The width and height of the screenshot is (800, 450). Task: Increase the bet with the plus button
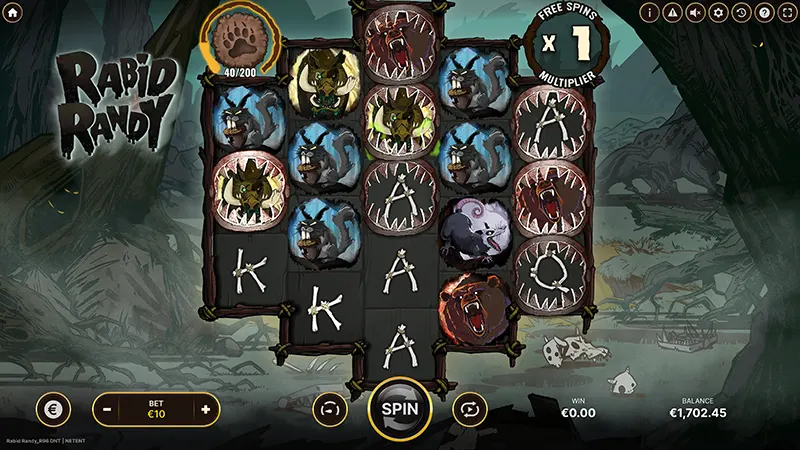coord(205,409)
